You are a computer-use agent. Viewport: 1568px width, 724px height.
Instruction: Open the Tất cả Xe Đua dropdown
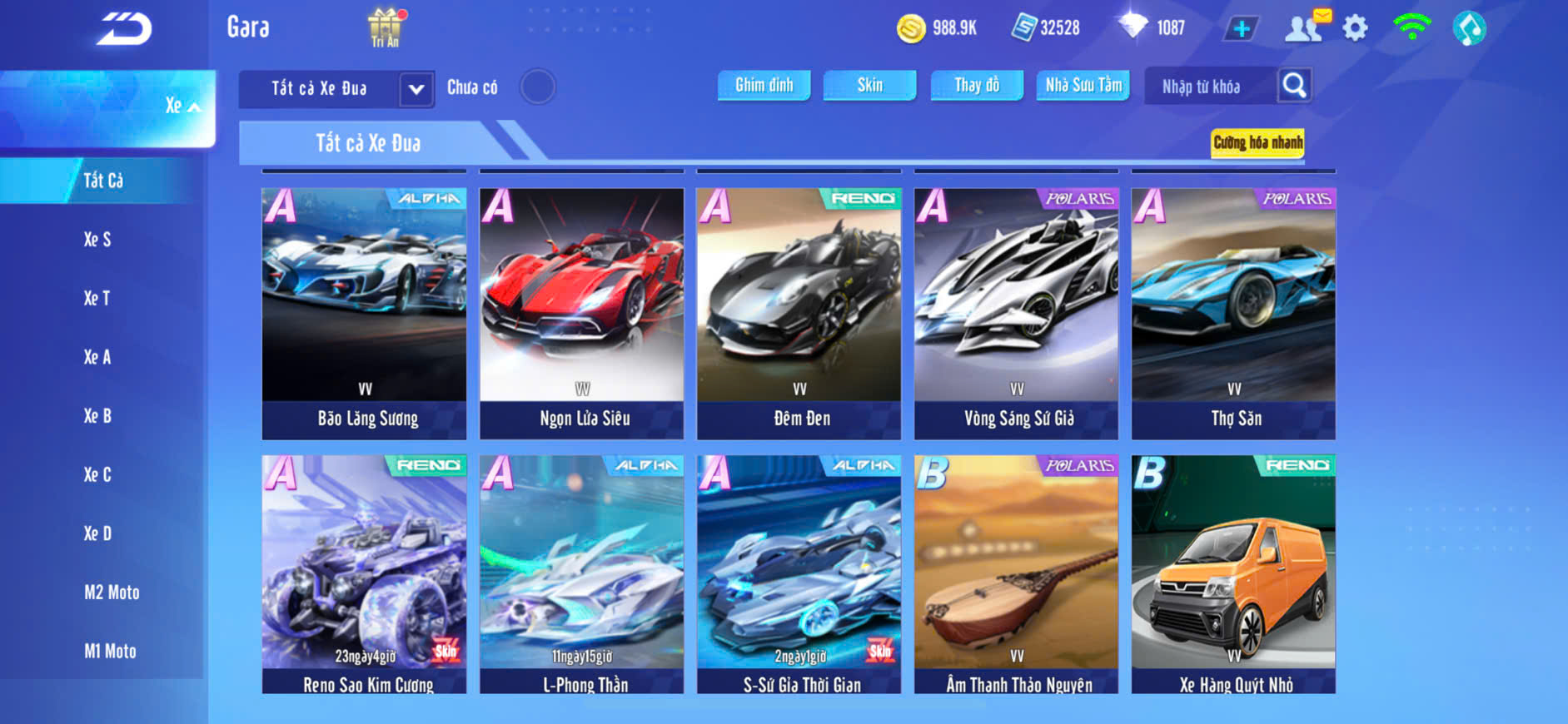pos(416,89)
